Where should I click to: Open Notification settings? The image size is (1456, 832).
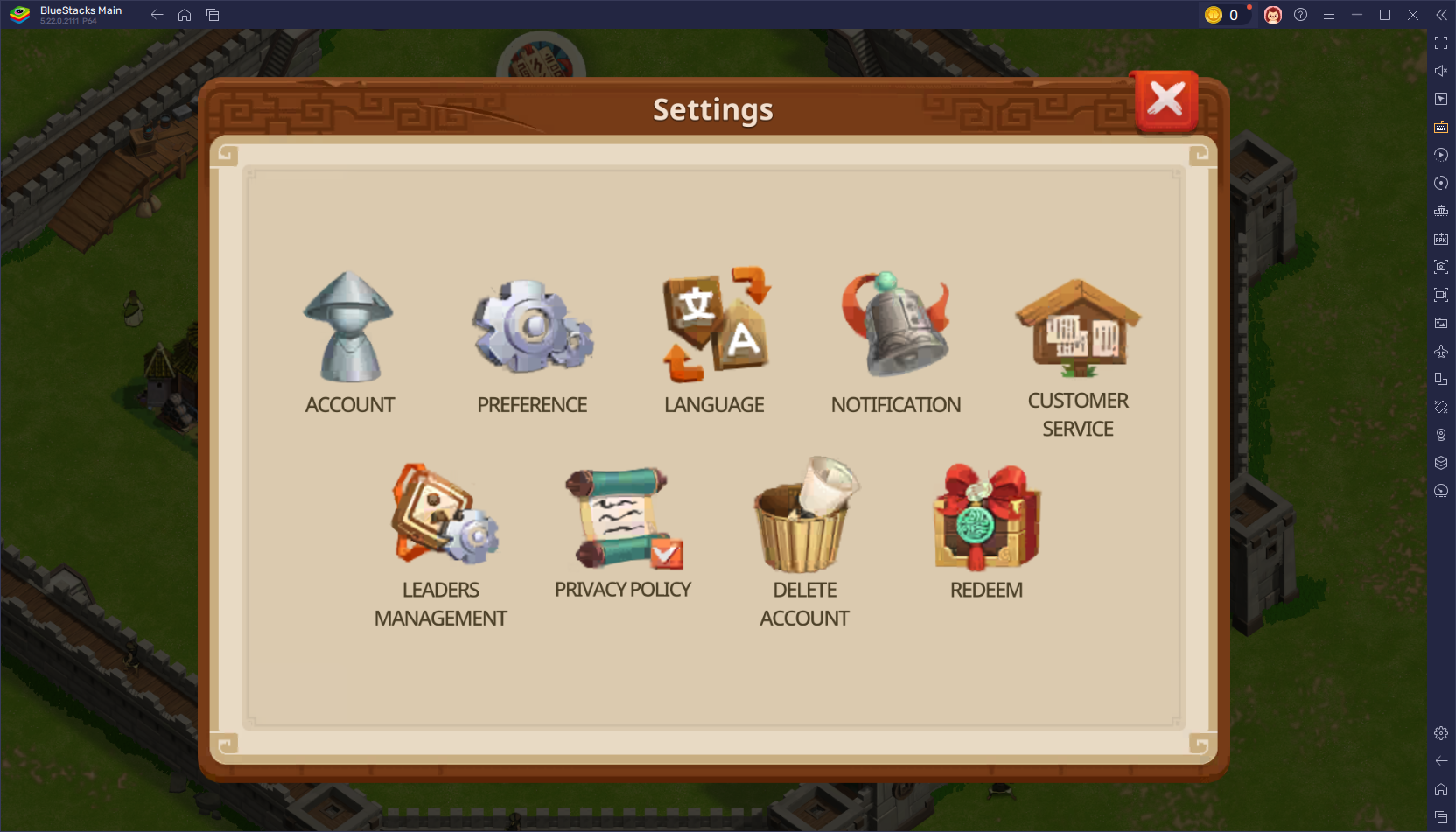click(895, 324)
